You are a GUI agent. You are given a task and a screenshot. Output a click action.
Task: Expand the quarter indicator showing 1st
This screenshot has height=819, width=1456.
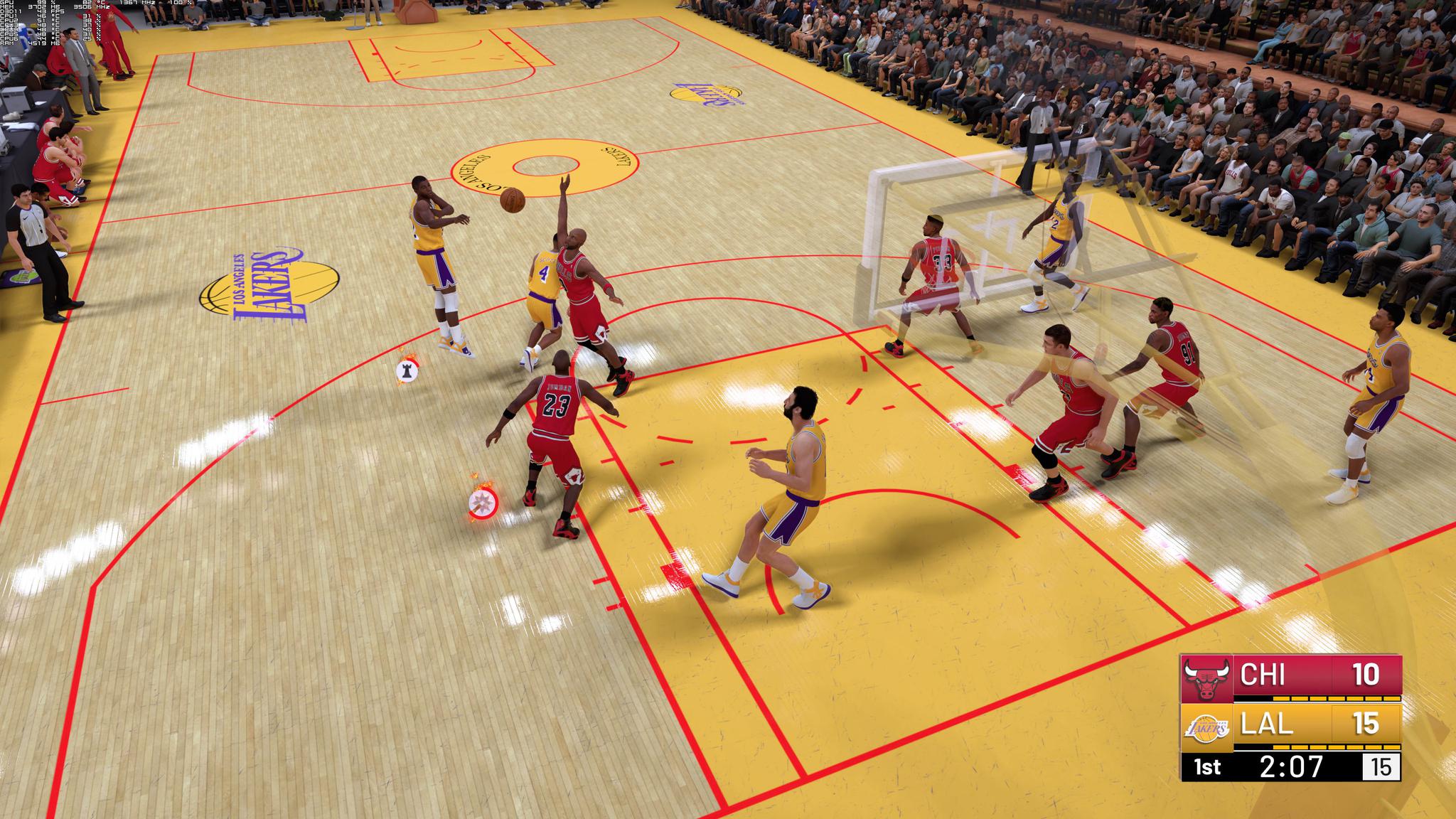pos(1206,768)
